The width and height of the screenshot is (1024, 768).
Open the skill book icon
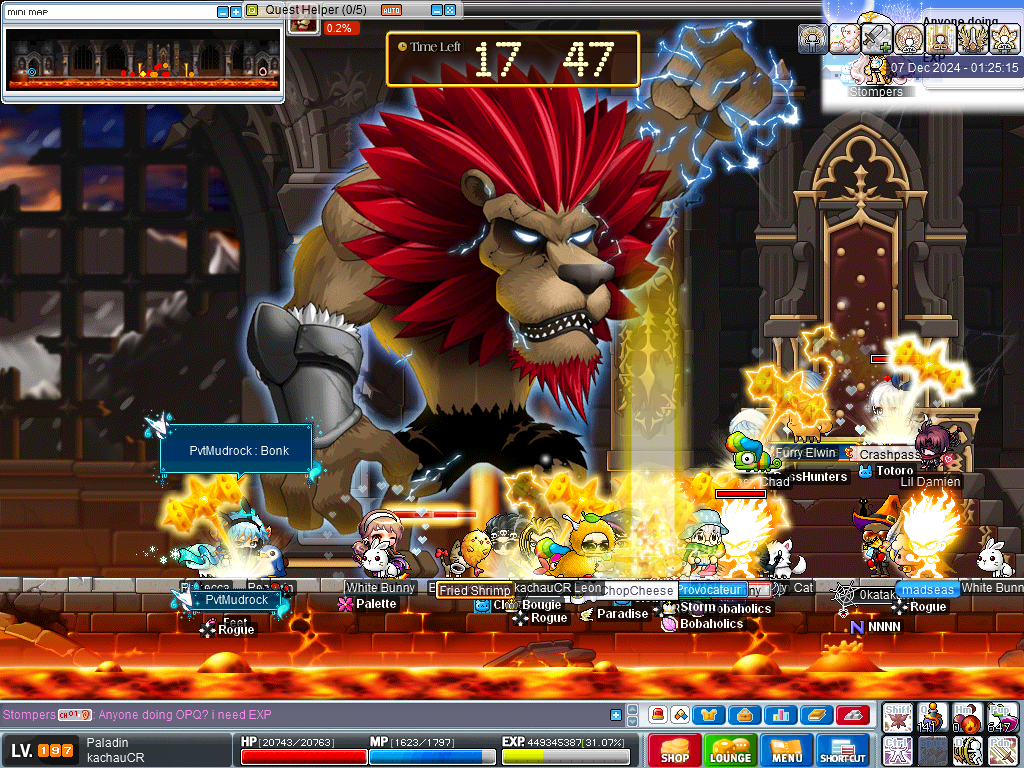814,715
